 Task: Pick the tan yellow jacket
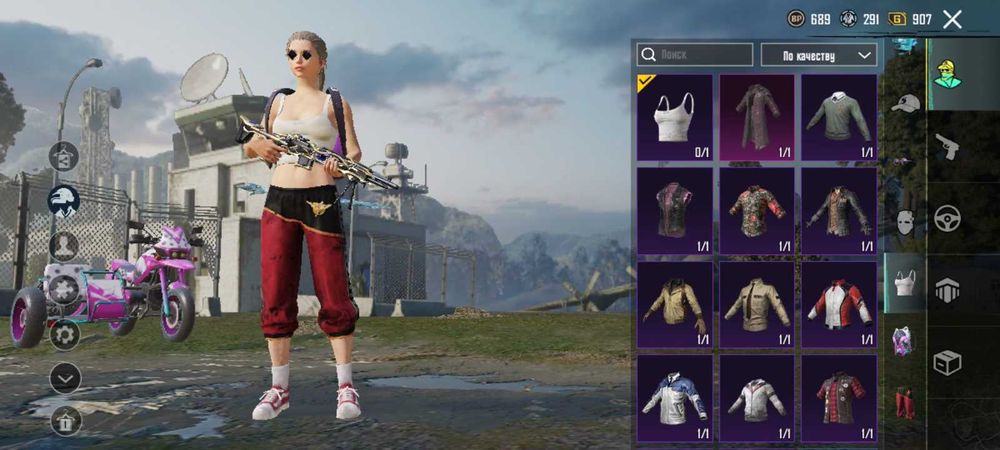click(675, 304)
